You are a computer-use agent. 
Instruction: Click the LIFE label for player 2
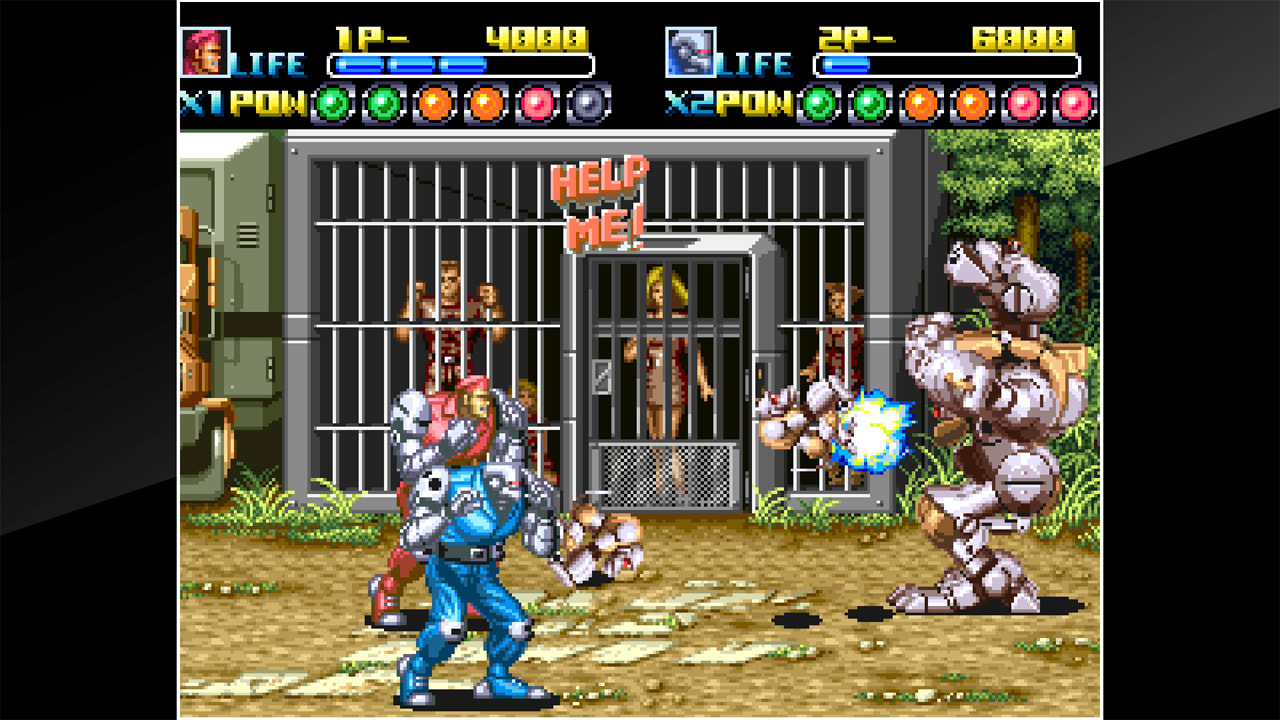pyautogui.click(x=753, y=62)
